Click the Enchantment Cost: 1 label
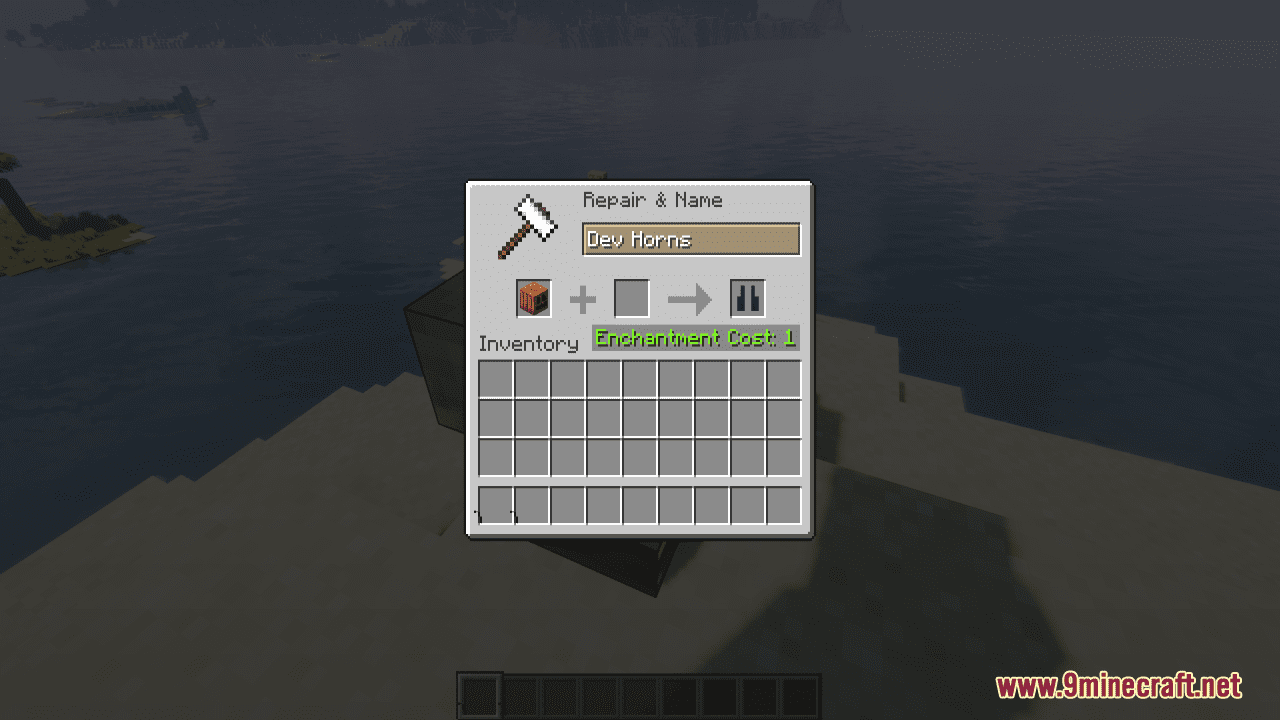 694,338
